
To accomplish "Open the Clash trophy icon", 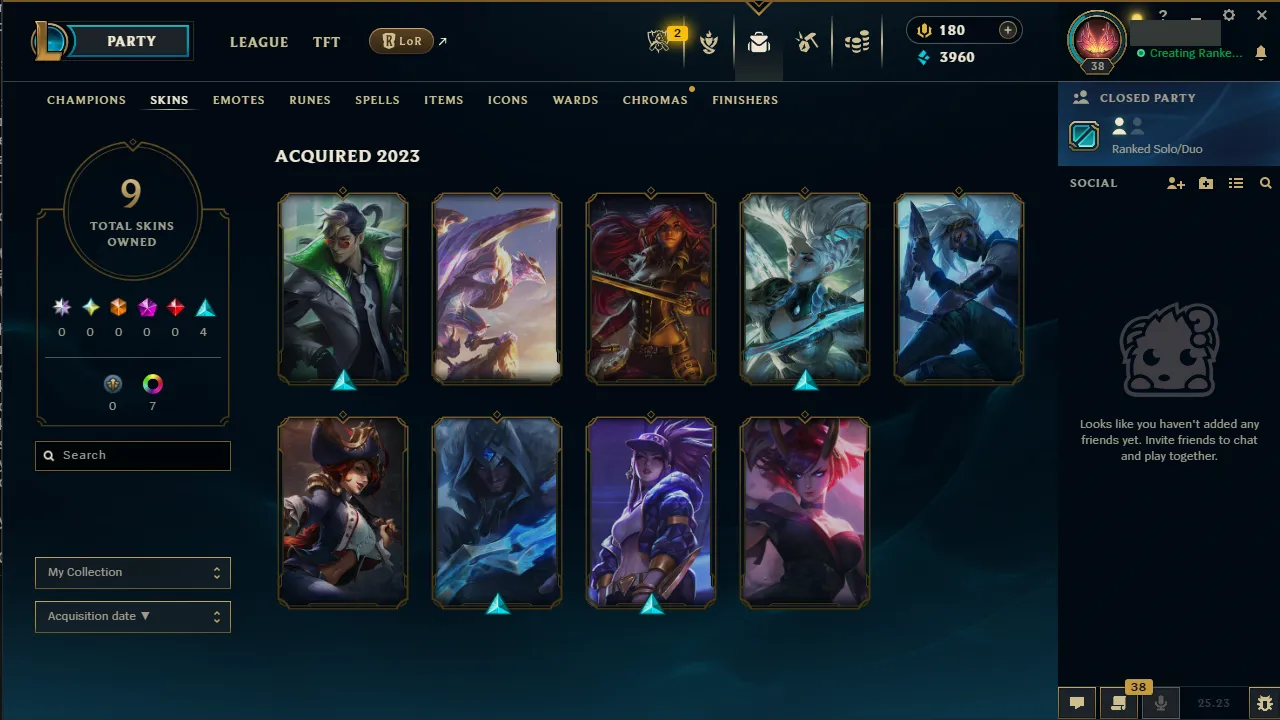I will pos(709,42).
